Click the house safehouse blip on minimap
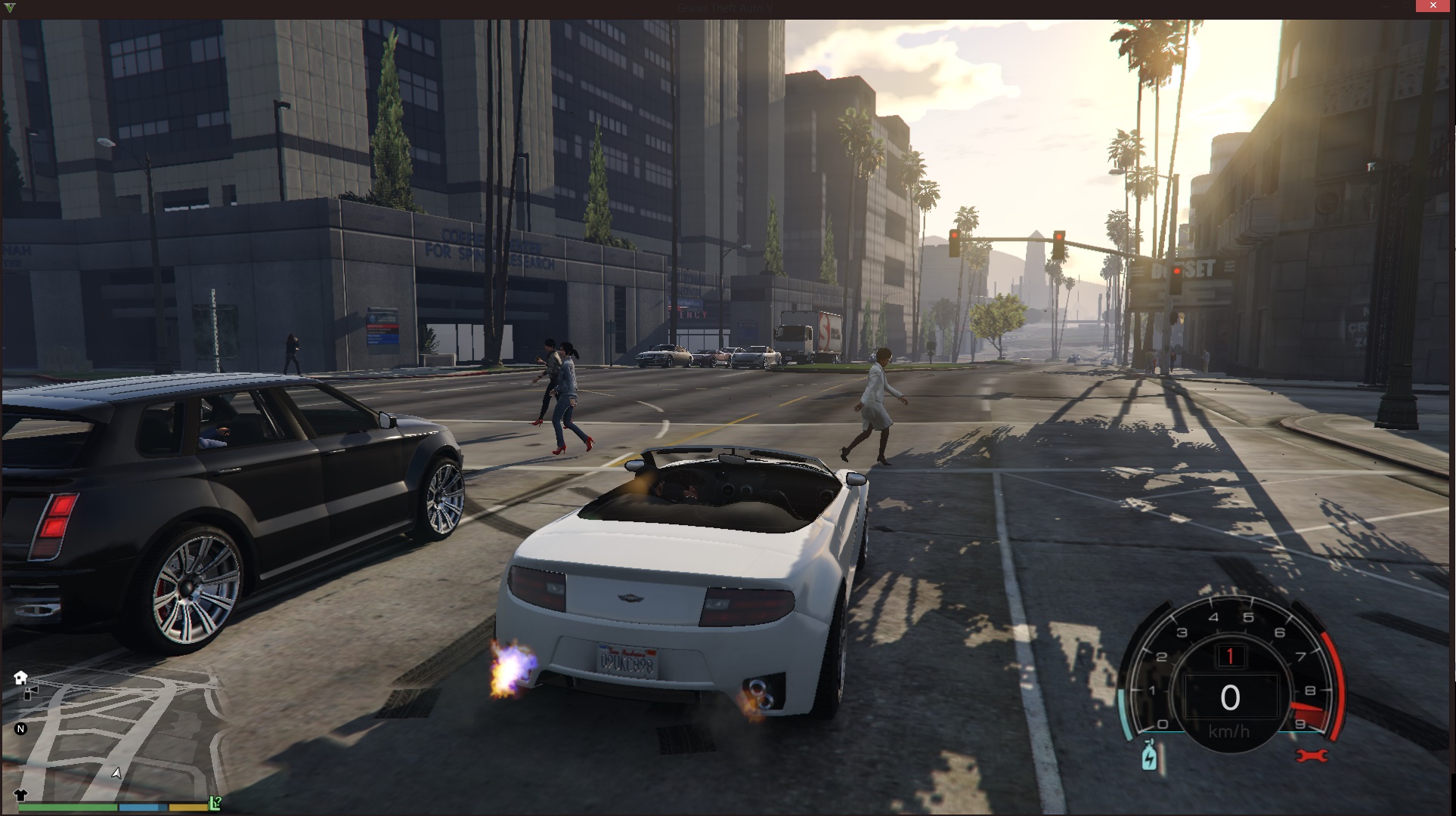The width and height of the screenshot is (1456, 816). (20, 677)
